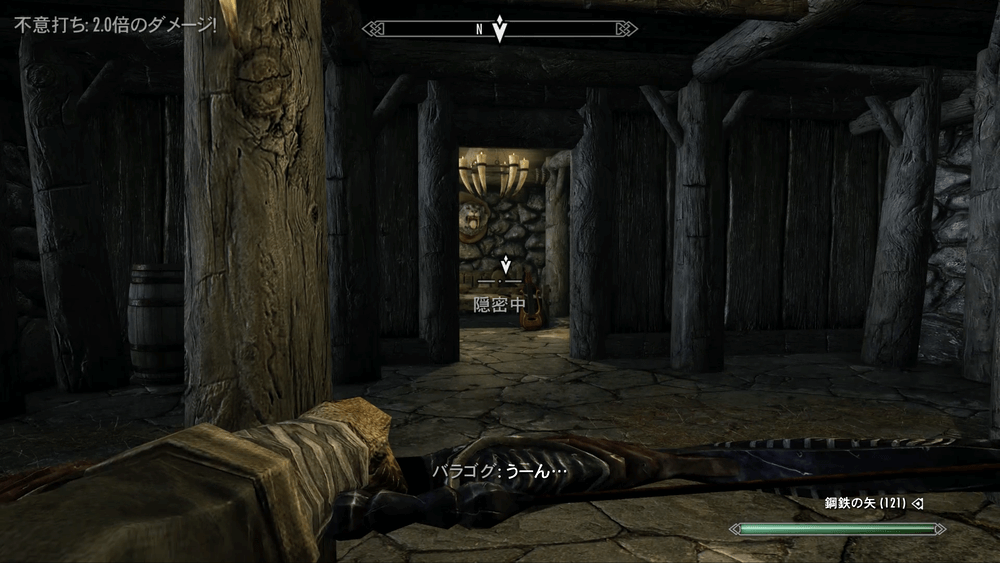This screenshot has width=1000, height=563.
Task: Click the compass bar showing north
Action: click(499, 29)
